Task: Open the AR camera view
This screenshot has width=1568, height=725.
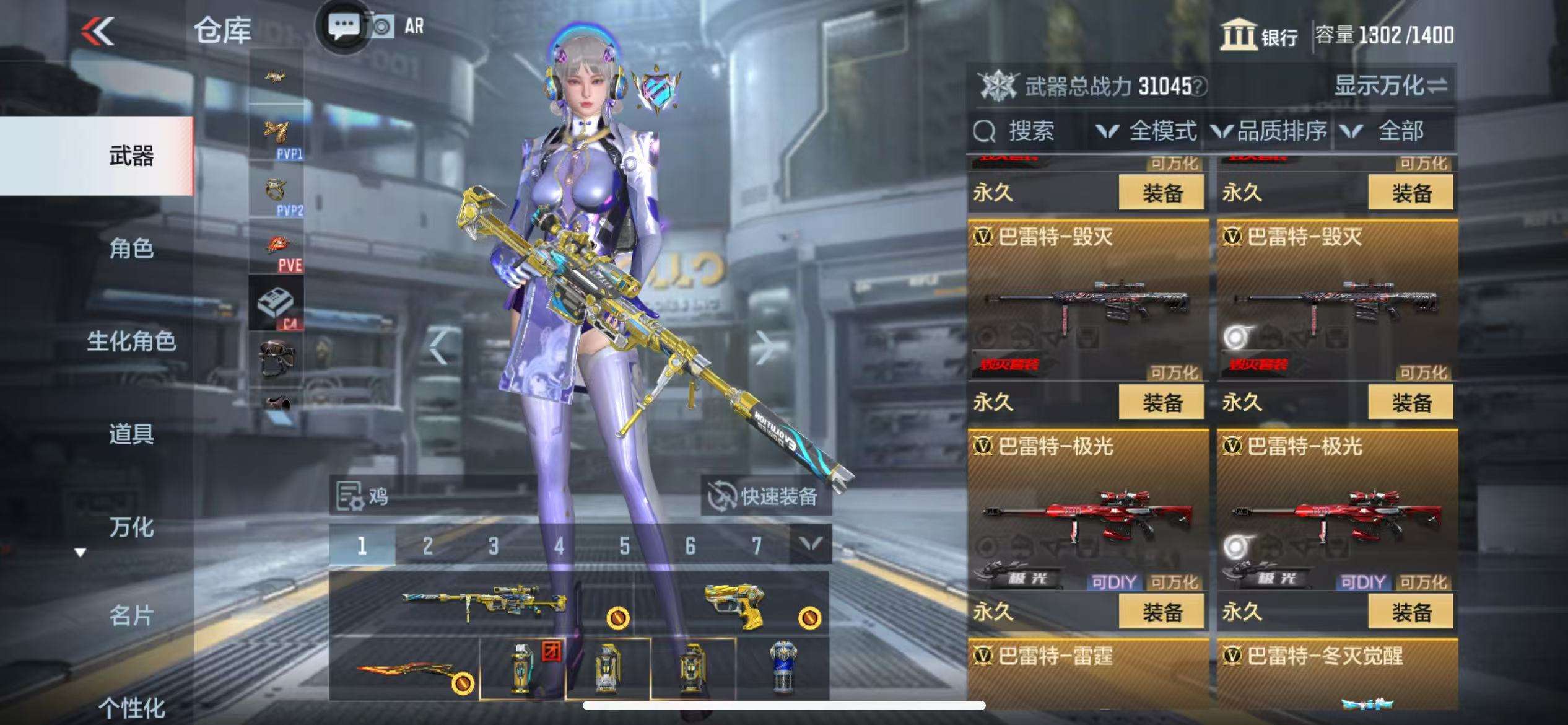Action: tap(398, 27)
